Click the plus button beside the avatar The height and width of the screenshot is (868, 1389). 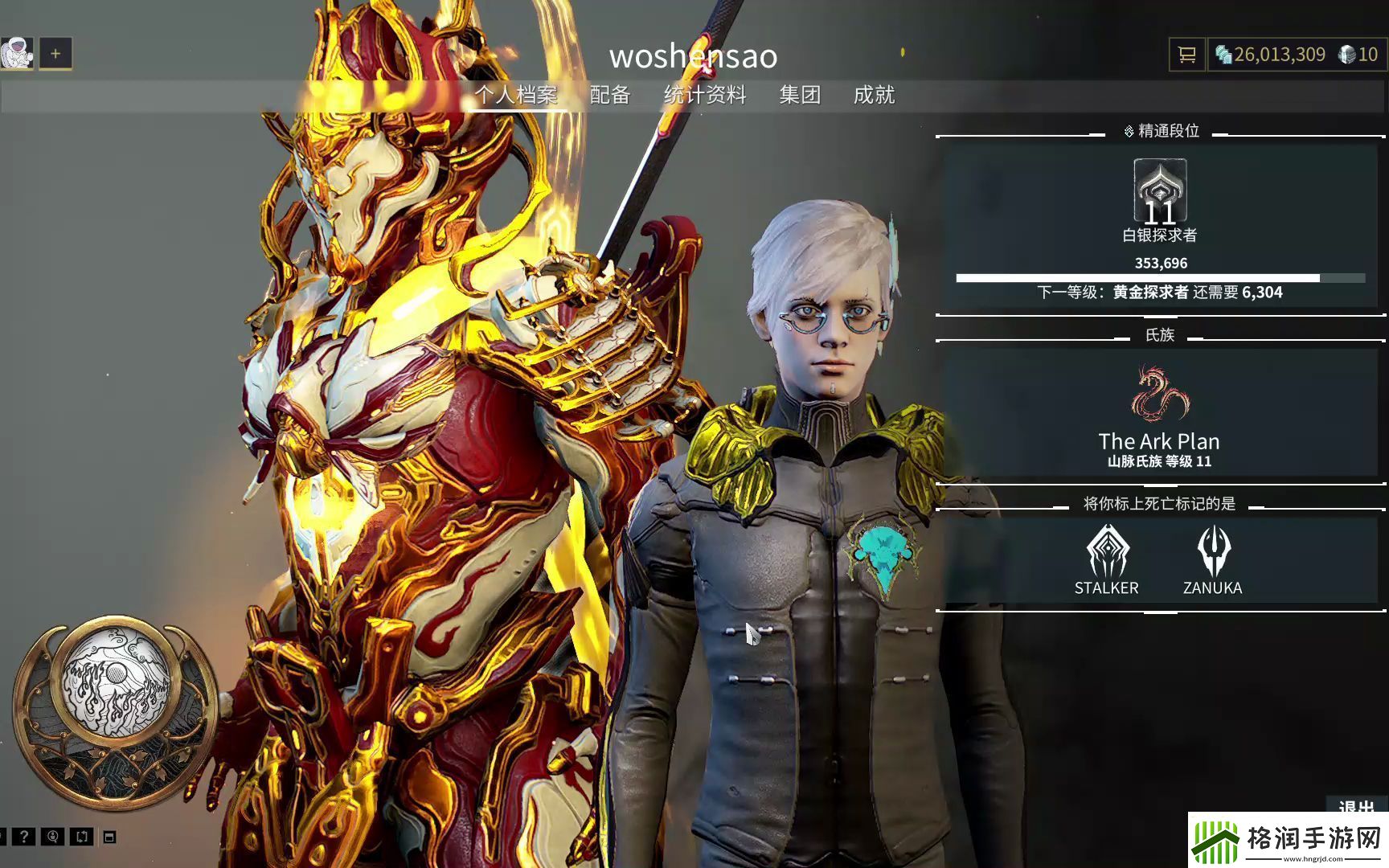[55, 54]
